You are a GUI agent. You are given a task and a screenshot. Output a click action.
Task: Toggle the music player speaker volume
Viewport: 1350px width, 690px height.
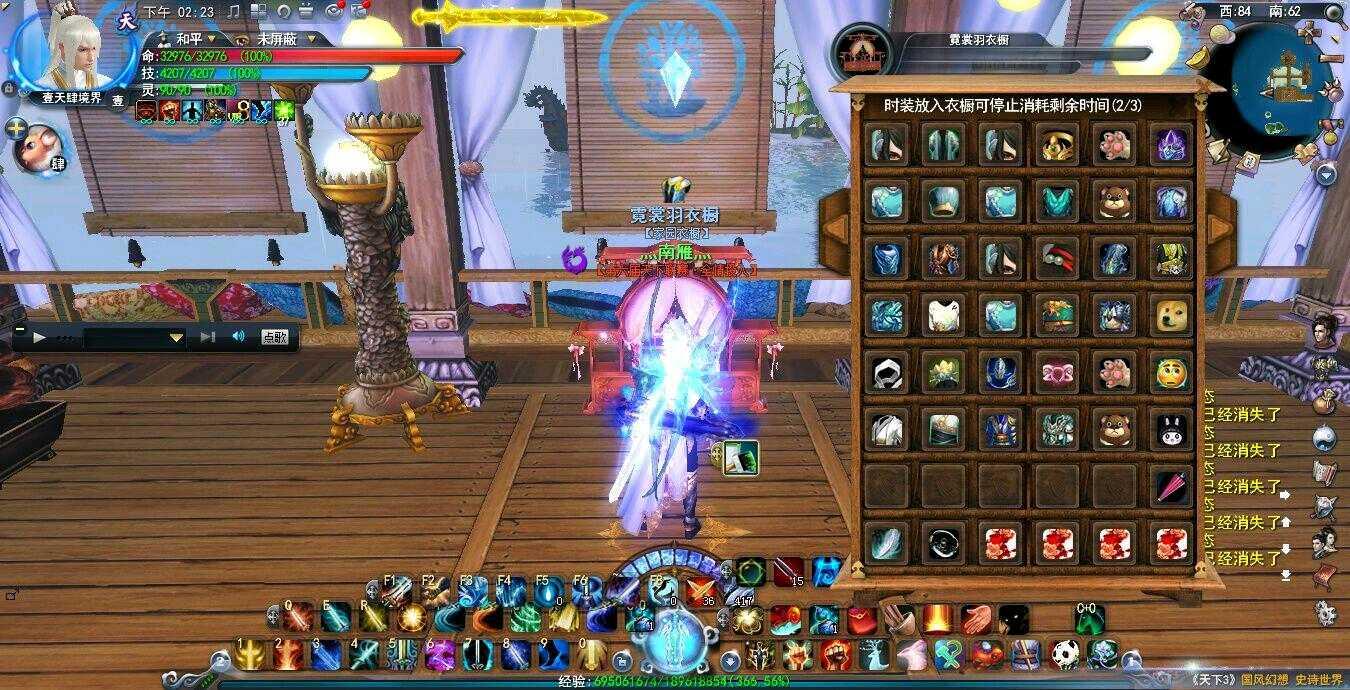238,337
